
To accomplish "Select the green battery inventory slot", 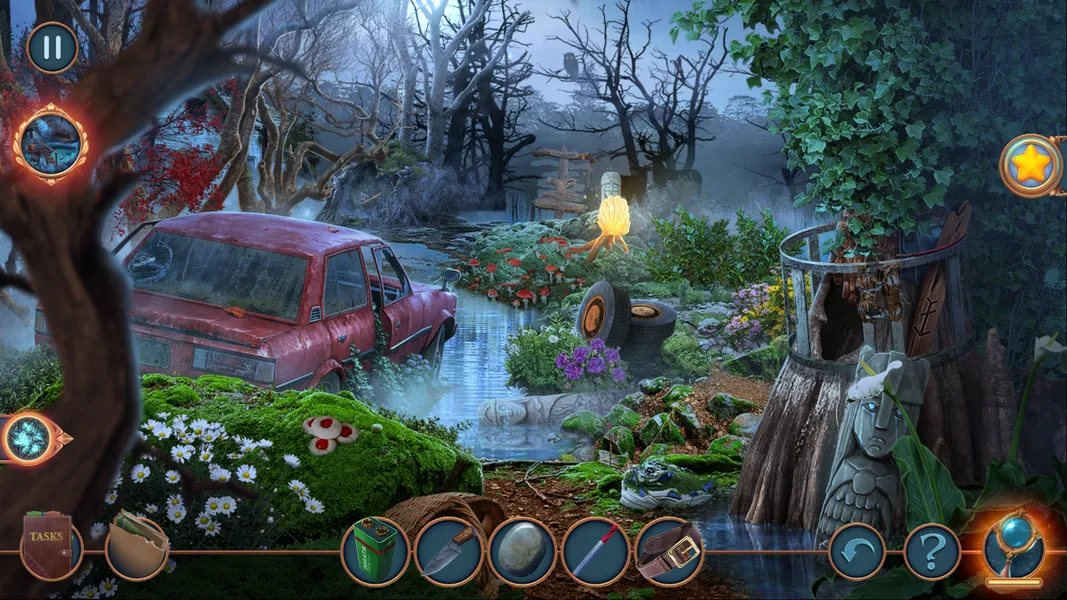I will click(375, 551).
